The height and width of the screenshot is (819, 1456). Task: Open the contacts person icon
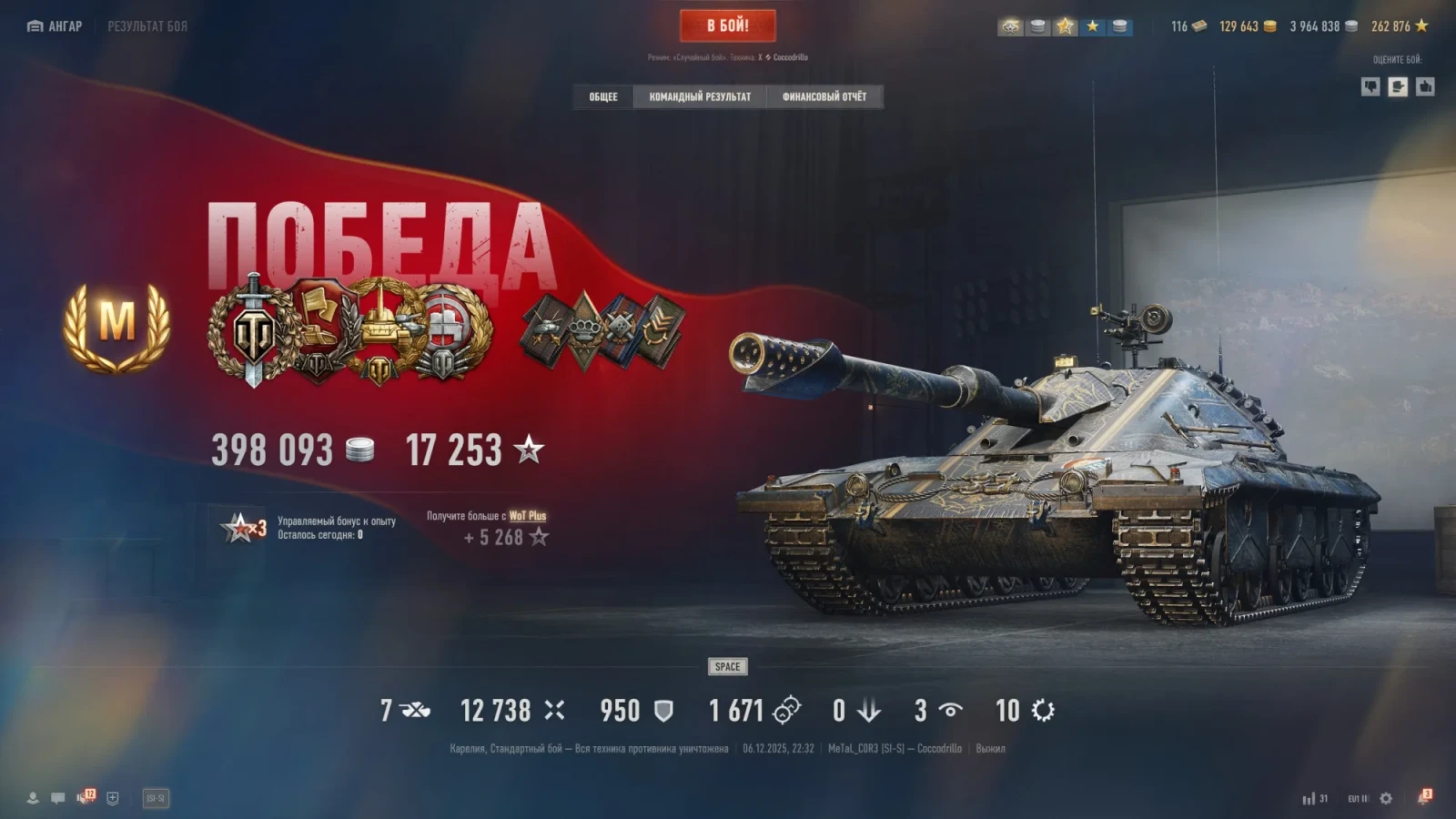(33, 798)
